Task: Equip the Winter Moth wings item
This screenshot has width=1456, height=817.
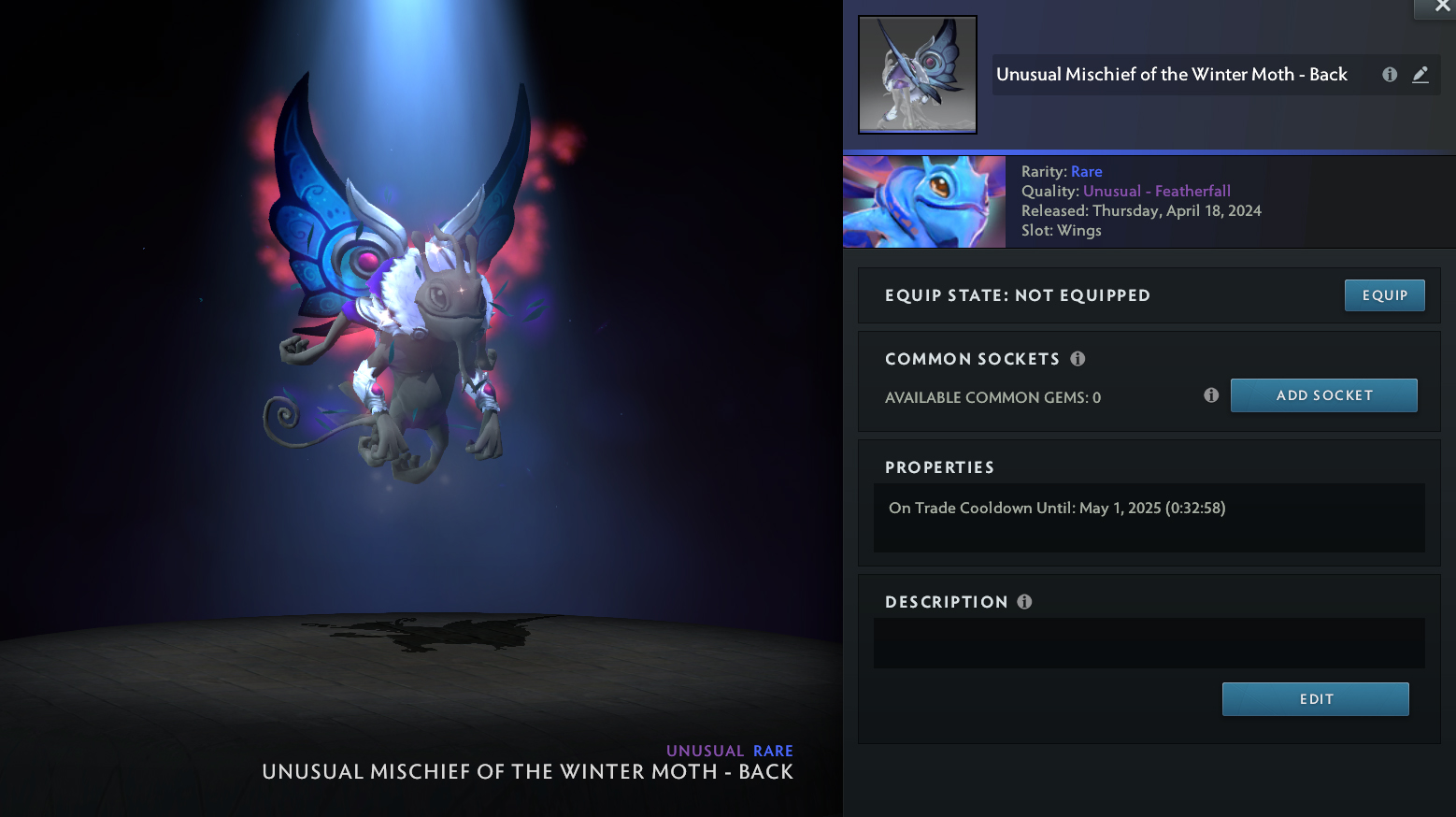Action: click(x=1384, y=295)
